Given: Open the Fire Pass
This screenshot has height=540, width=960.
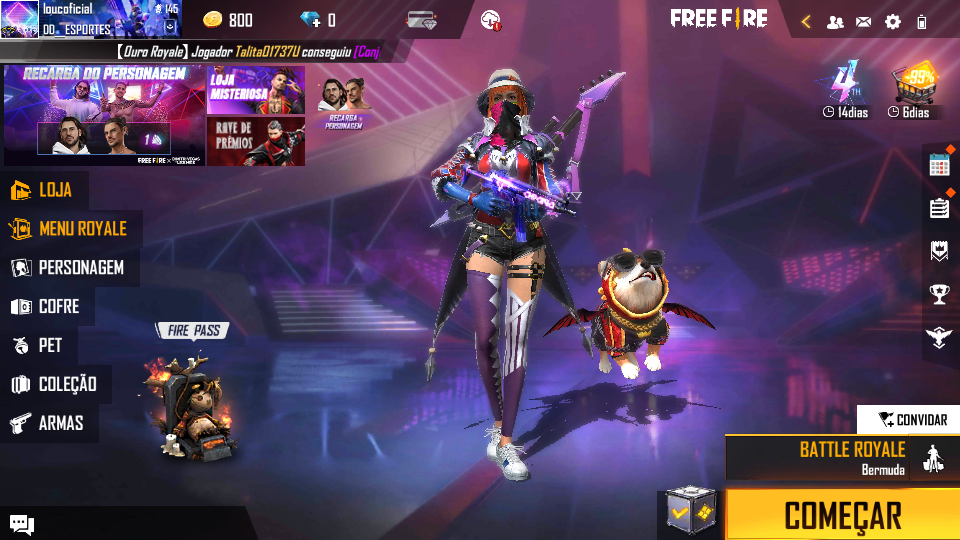Looking at the screenshot, I should tap(193, 400).
